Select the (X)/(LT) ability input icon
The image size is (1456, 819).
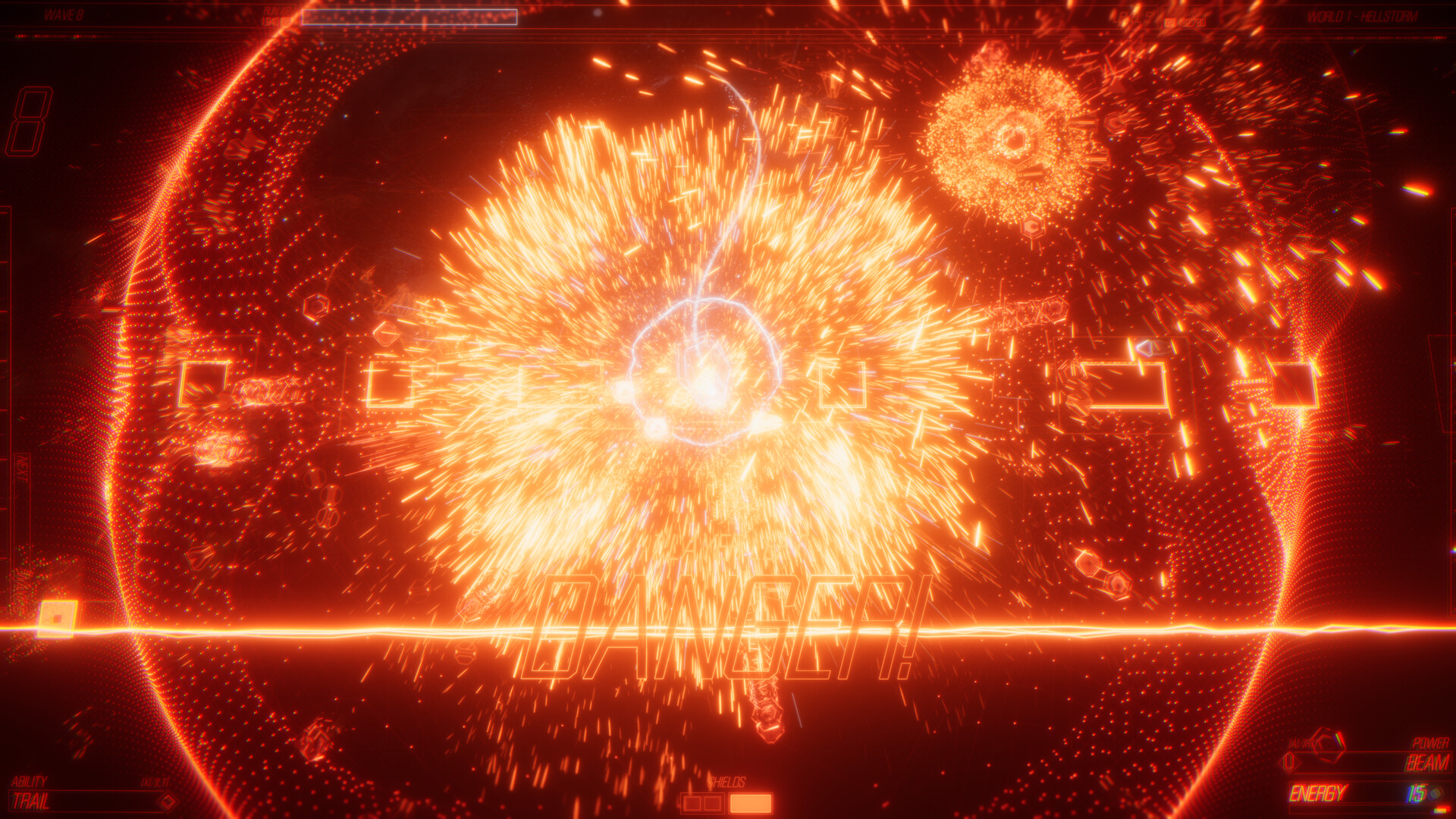pos(155,782)
